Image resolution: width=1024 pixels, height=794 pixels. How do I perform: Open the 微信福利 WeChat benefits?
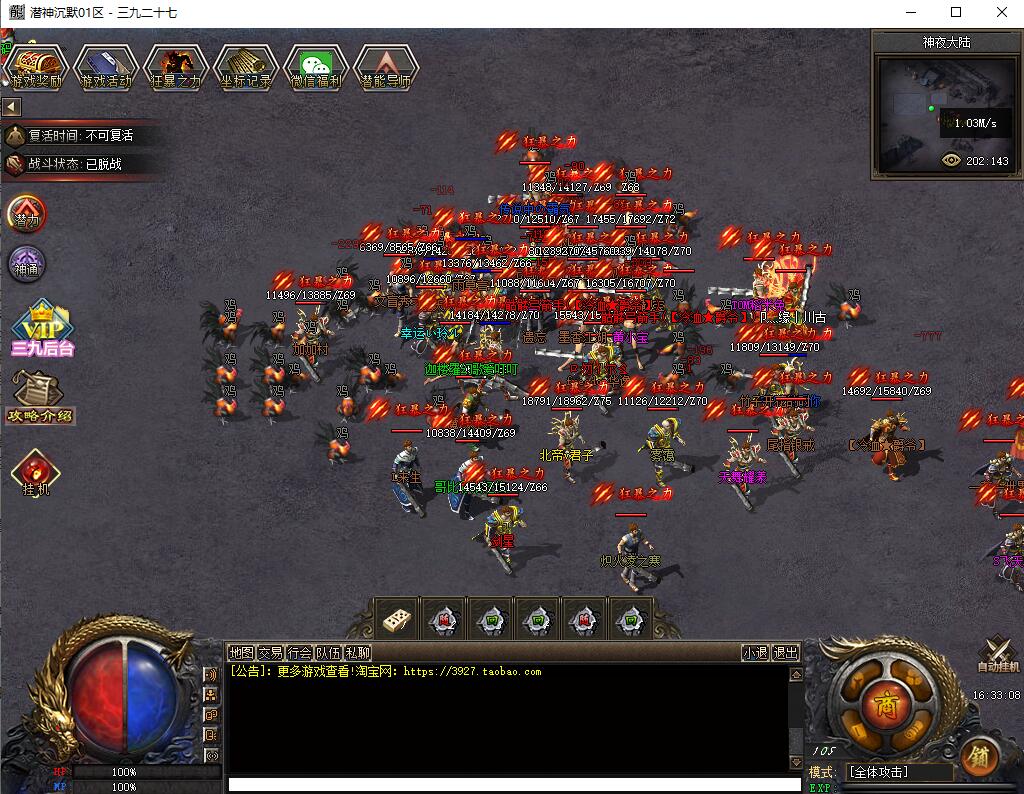pos(316,68)
